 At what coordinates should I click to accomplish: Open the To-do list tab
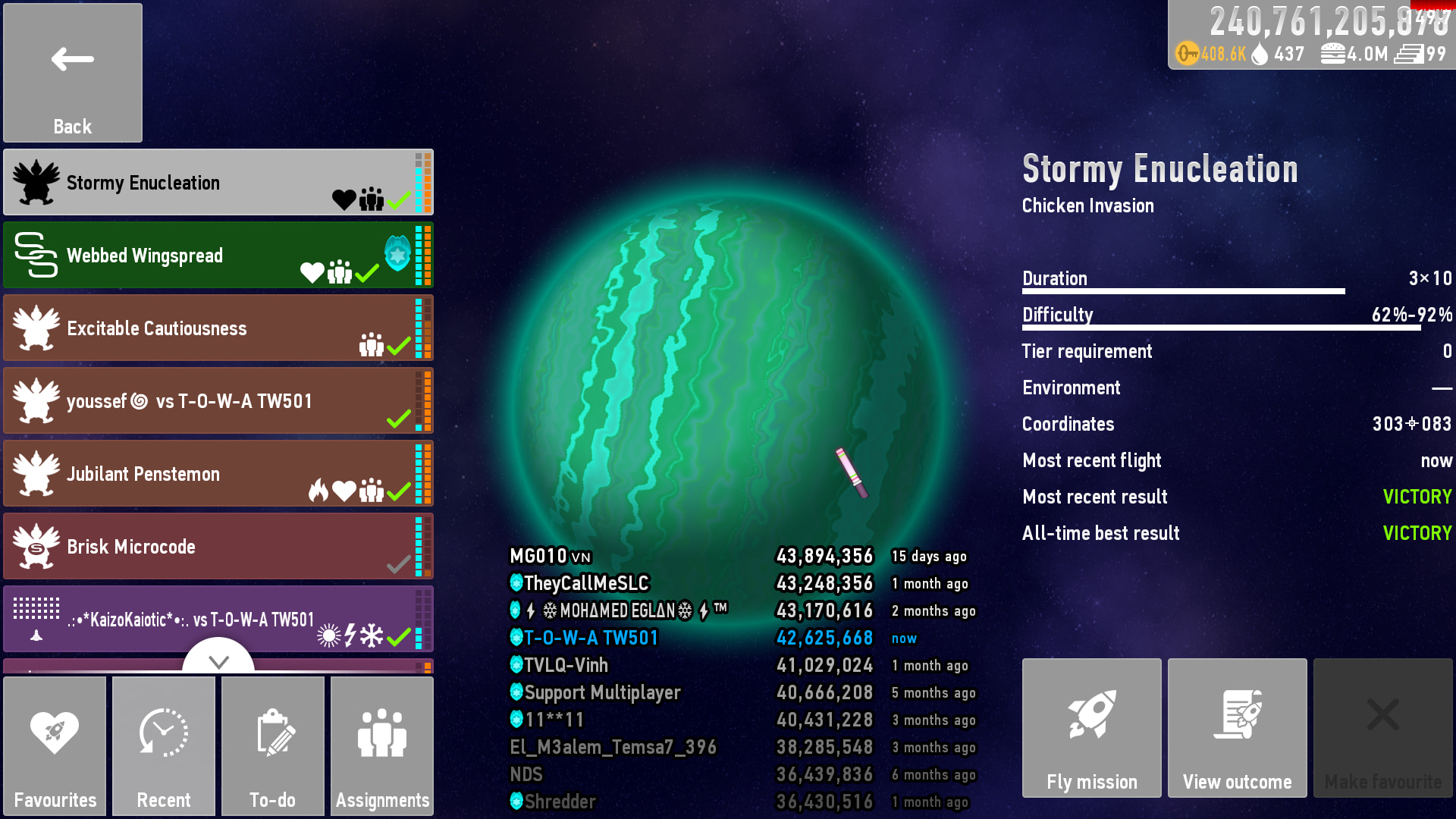[x=273, y=746]
